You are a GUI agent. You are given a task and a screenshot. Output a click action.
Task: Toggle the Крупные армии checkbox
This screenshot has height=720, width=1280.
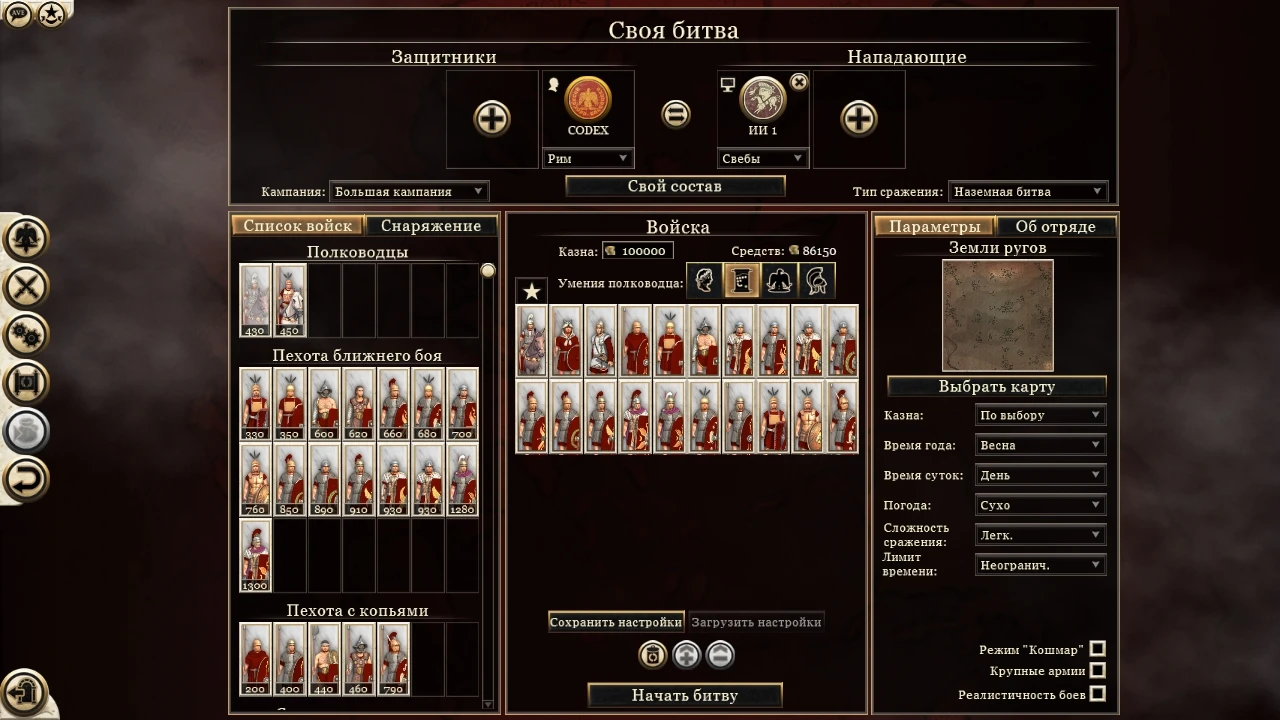tap(1097, 671)
